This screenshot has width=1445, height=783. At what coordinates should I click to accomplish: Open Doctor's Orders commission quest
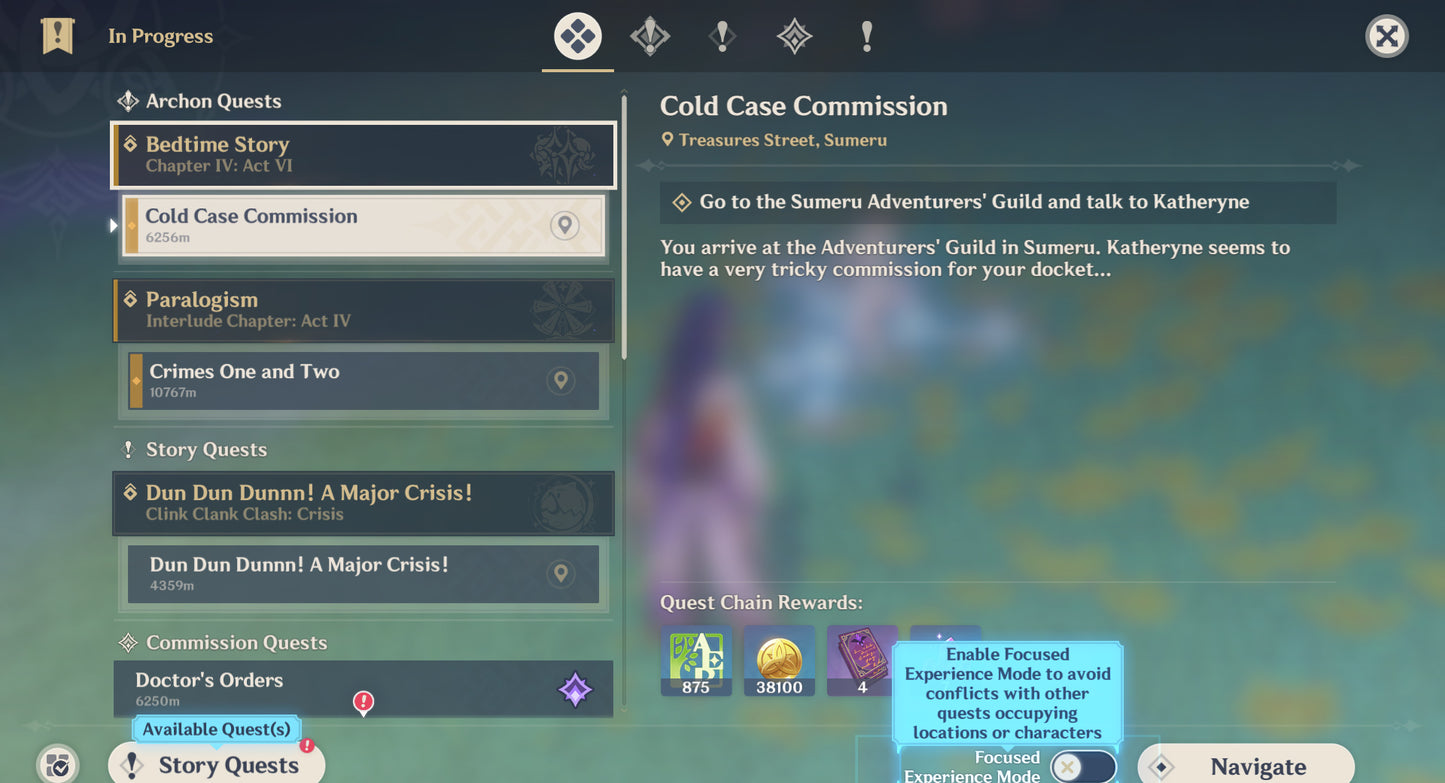coord(363,689)
